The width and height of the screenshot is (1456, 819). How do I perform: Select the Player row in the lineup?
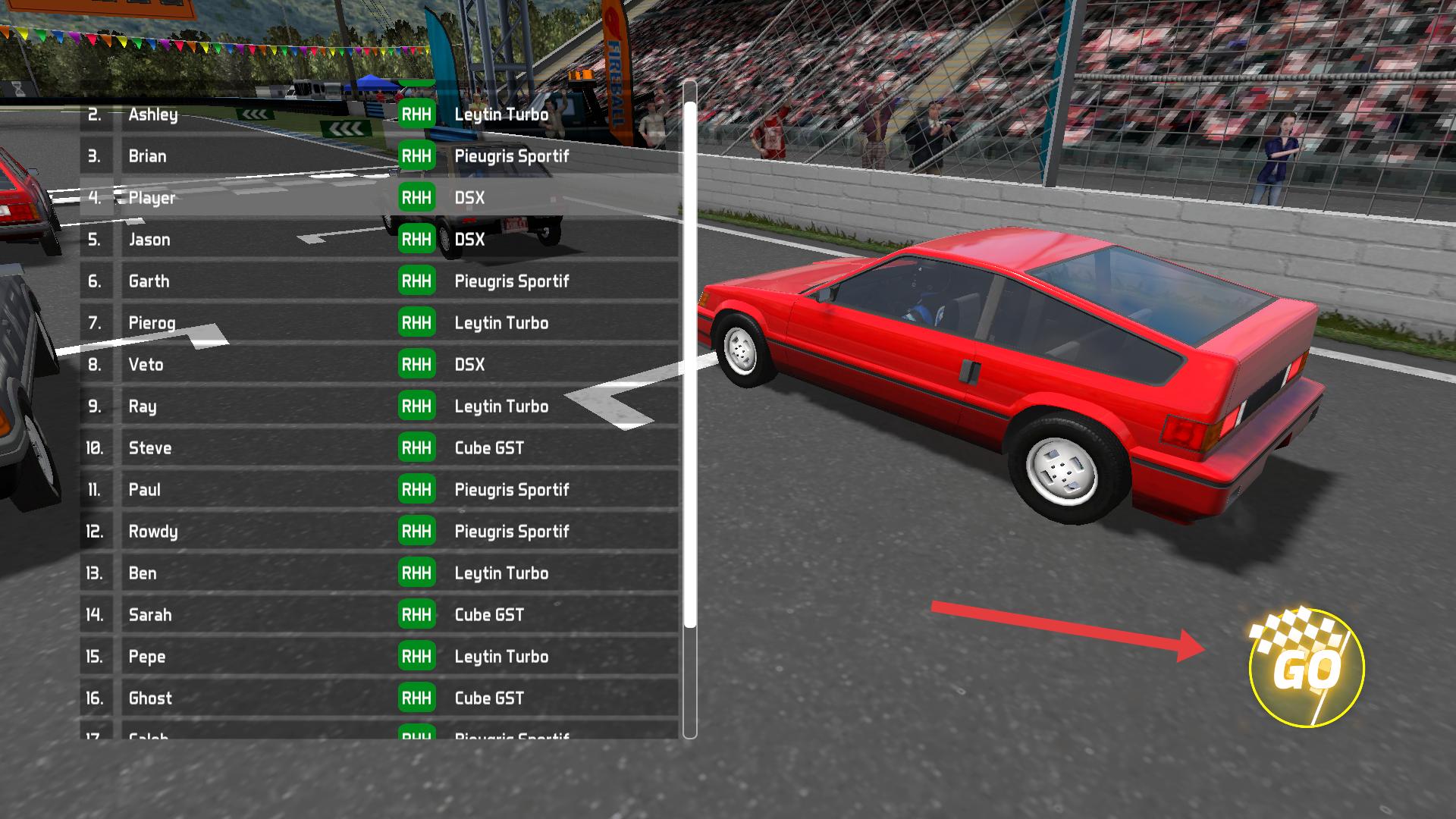tap(379, 198)
